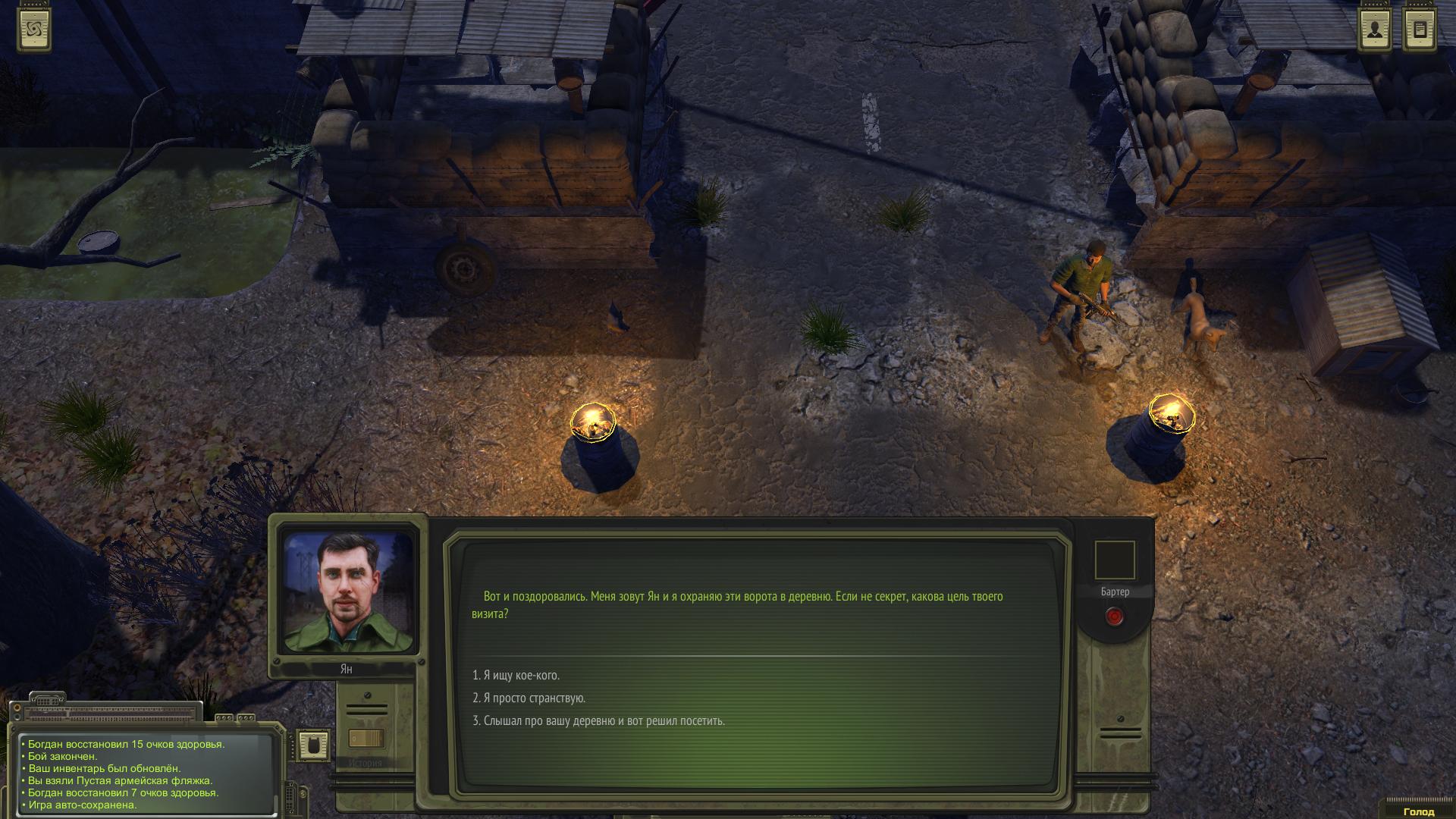Toggle the История dialogue history switch
This screenshot has height=819, width=1456.
point(366,738)
